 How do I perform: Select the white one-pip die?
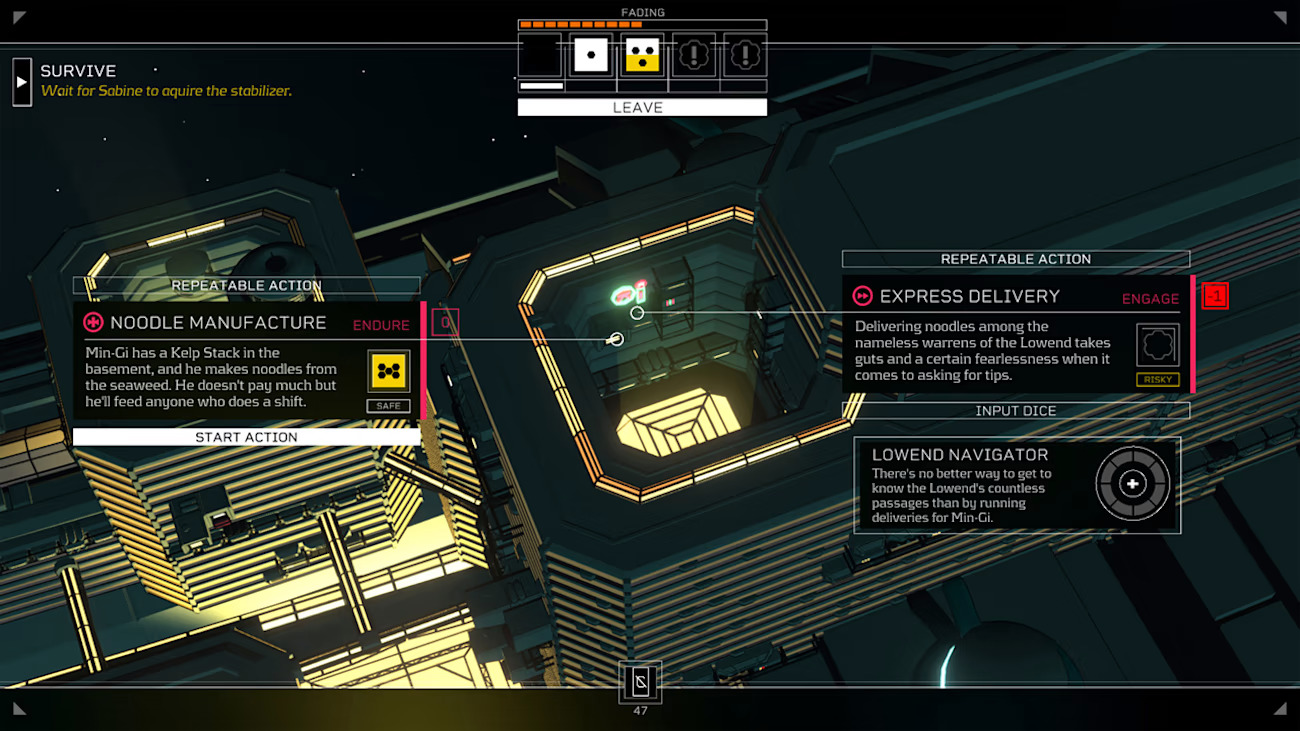[590, 54]
